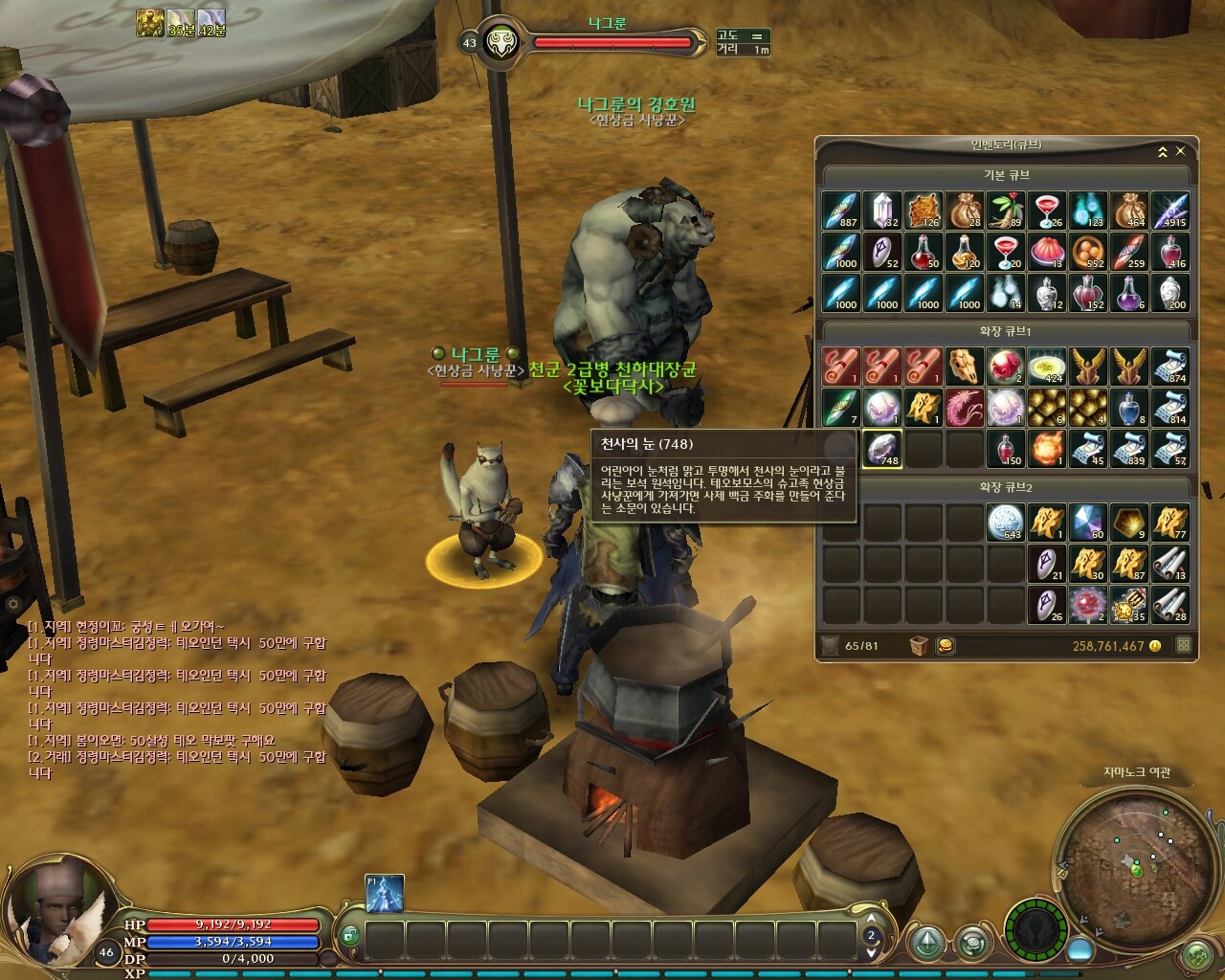This screenshot has height=980, width=1225.
Task: Select the Nagrunerk target frame at the top
Action: [x=612, y=42]
